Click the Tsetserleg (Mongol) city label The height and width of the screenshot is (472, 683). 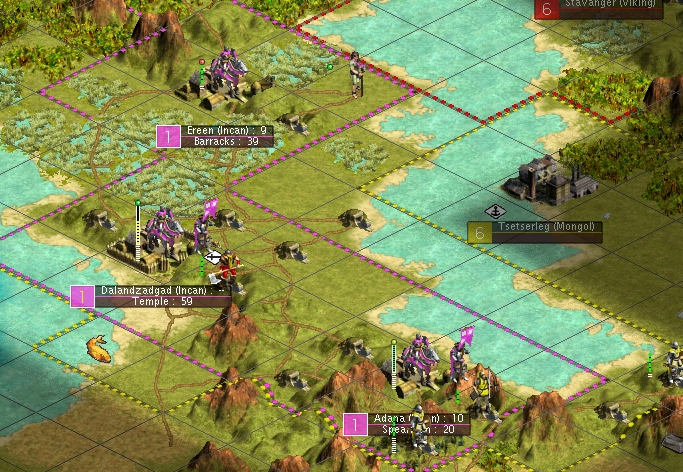(547, 227)
